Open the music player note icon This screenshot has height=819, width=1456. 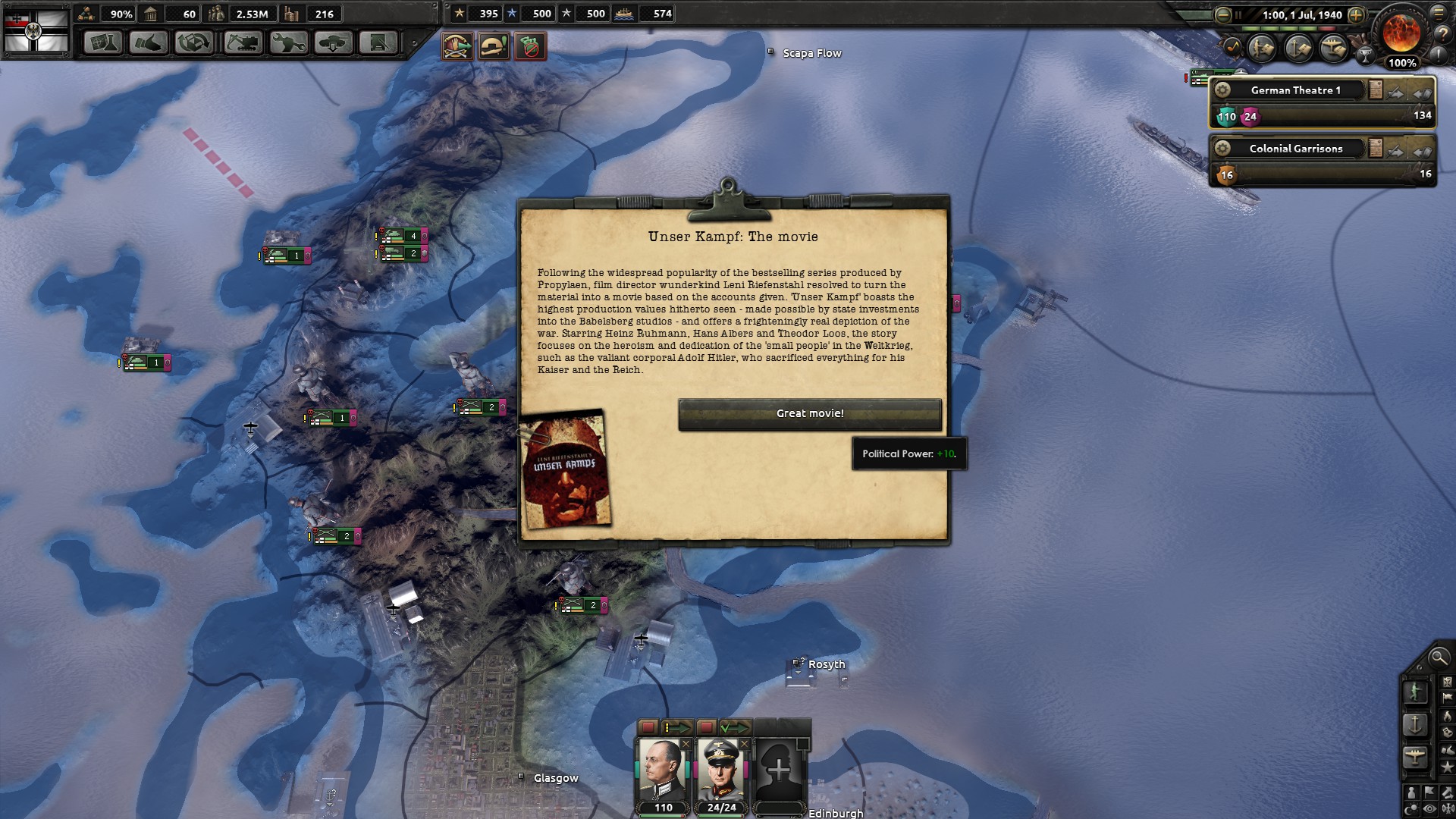tap(1232, 47)
